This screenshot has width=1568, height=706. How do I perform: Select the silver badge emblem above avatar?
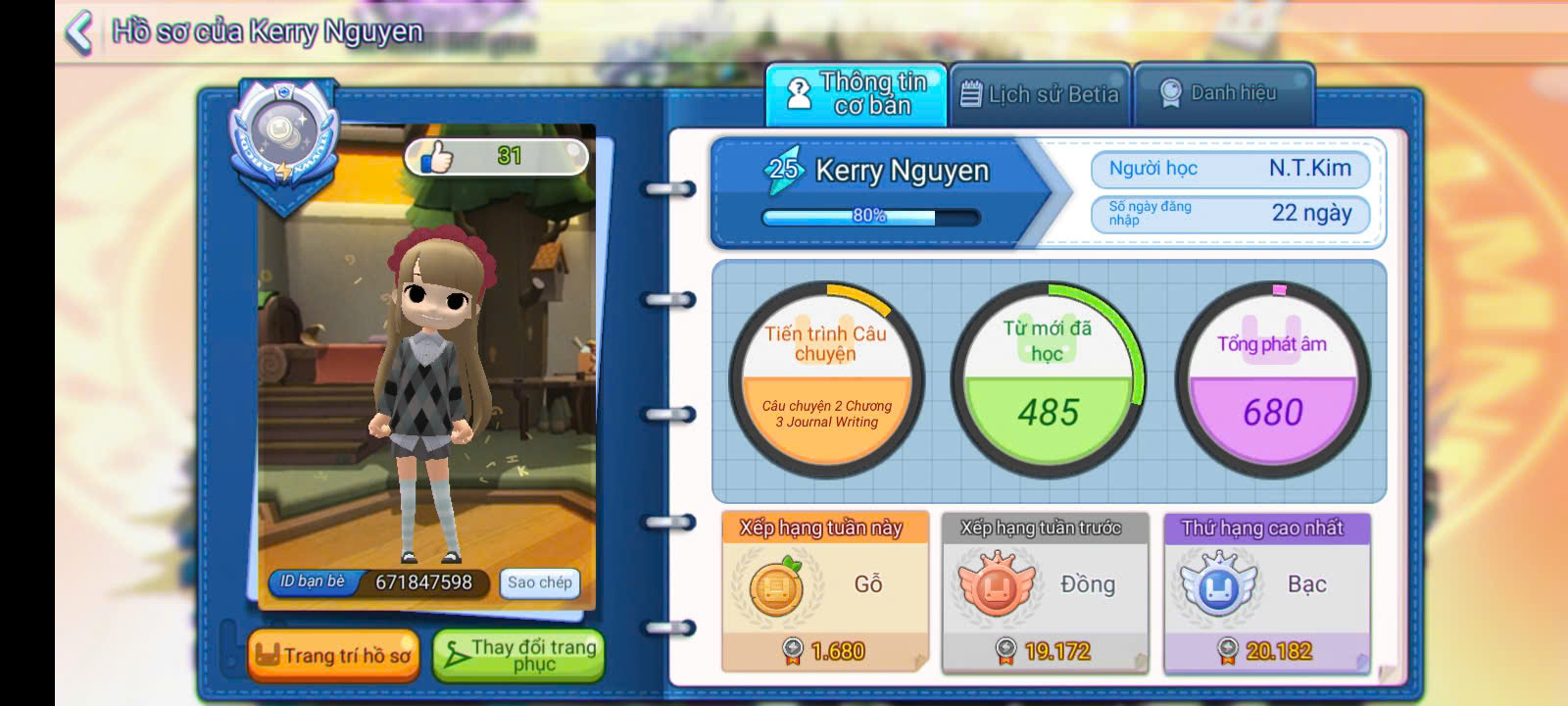283,137
